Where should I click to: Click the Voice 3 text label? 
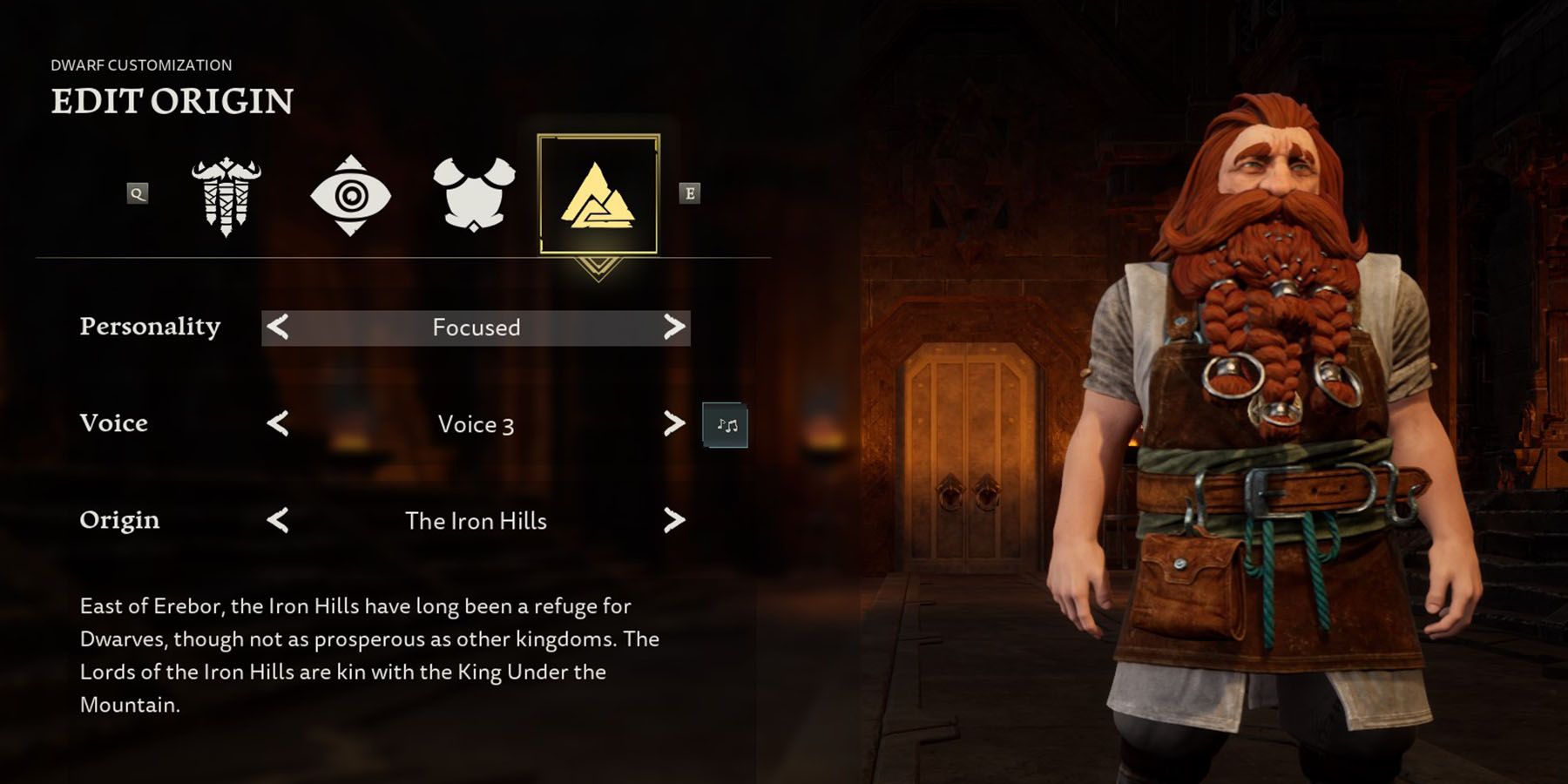pyautogui.click(x=475, y=424)
